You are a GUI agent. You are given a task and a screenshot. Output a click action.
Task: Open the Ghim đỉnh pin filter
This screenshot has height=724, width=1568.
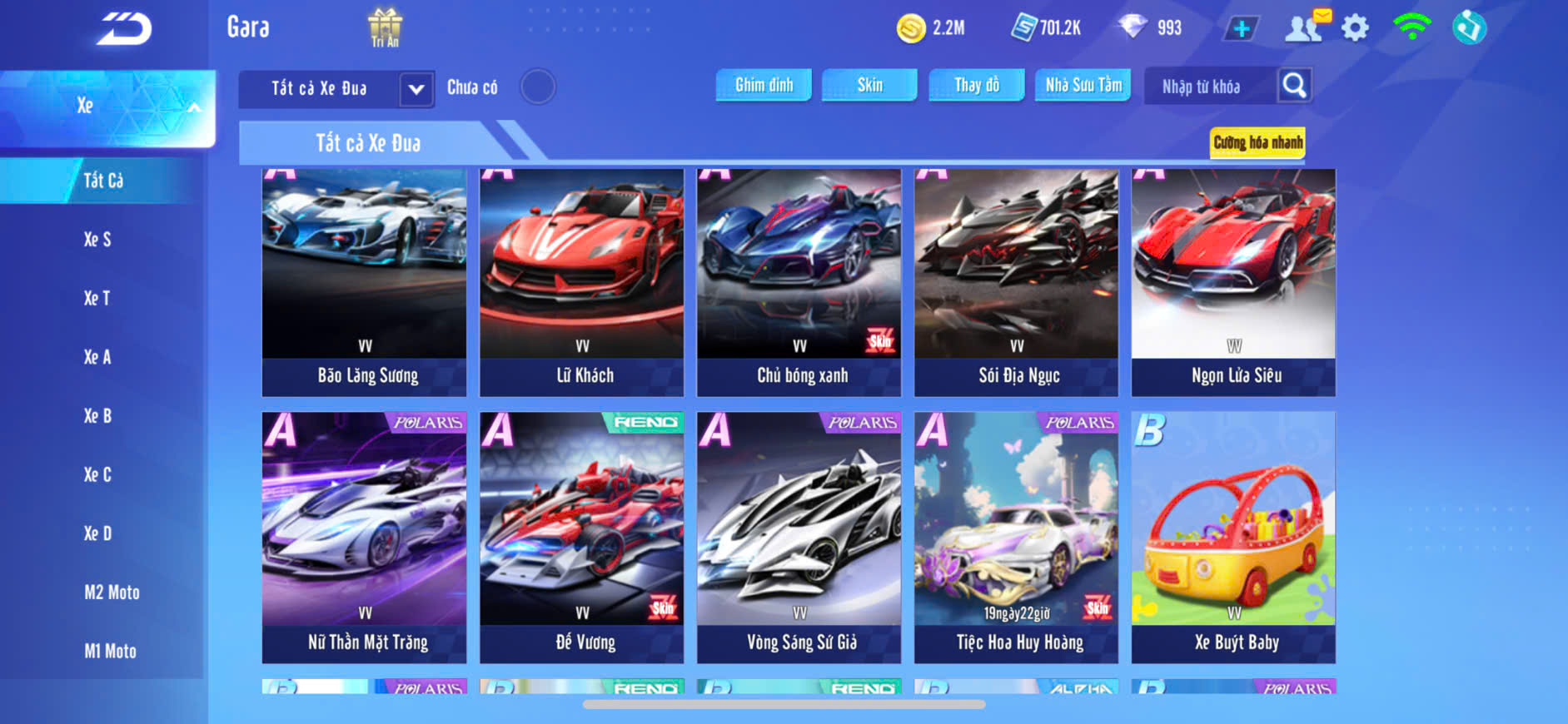(x=764, y=85)
